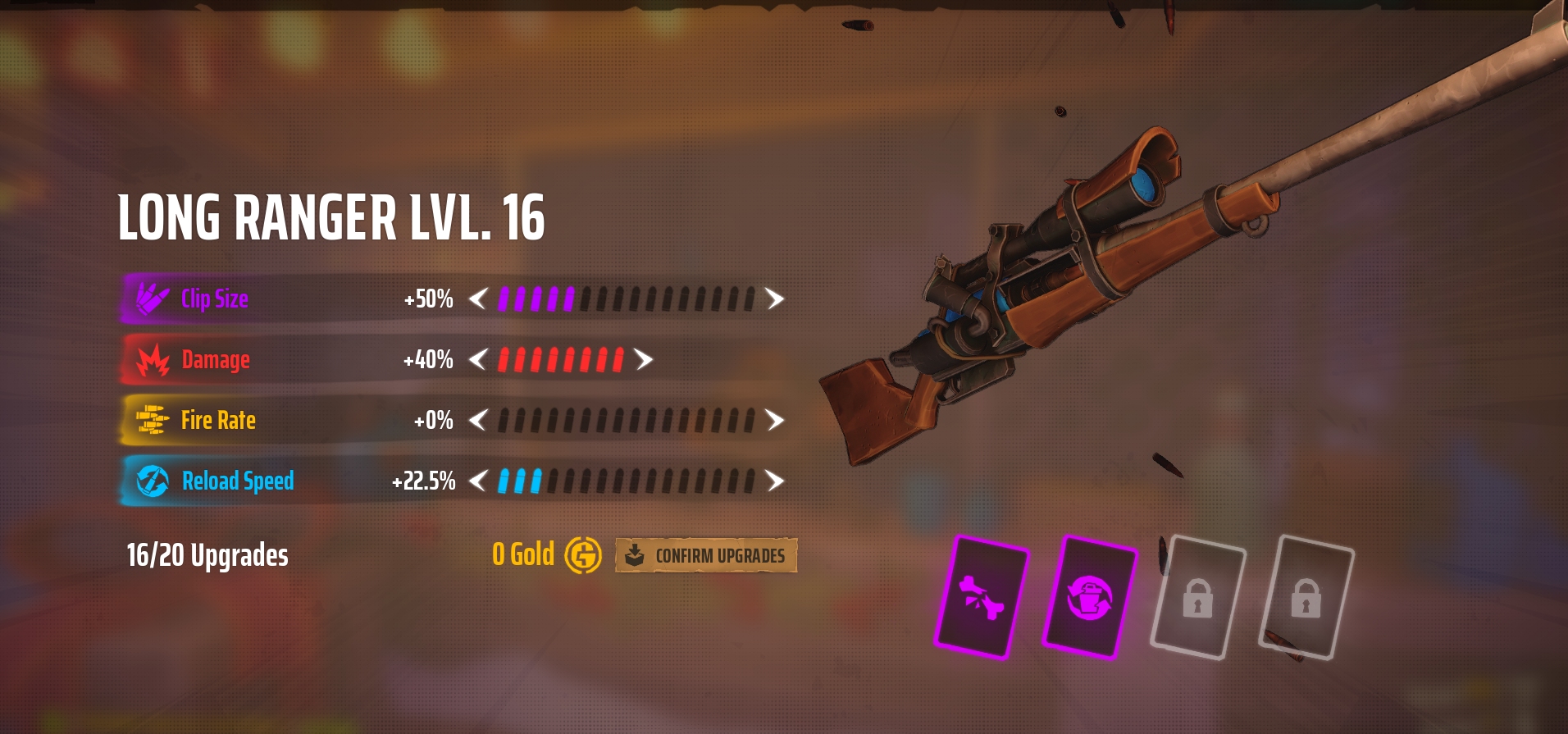Viewport: 1568px width, 734px height.
Task: Select the magenta bucket-with-arrows perk card
Action: 1089,596
